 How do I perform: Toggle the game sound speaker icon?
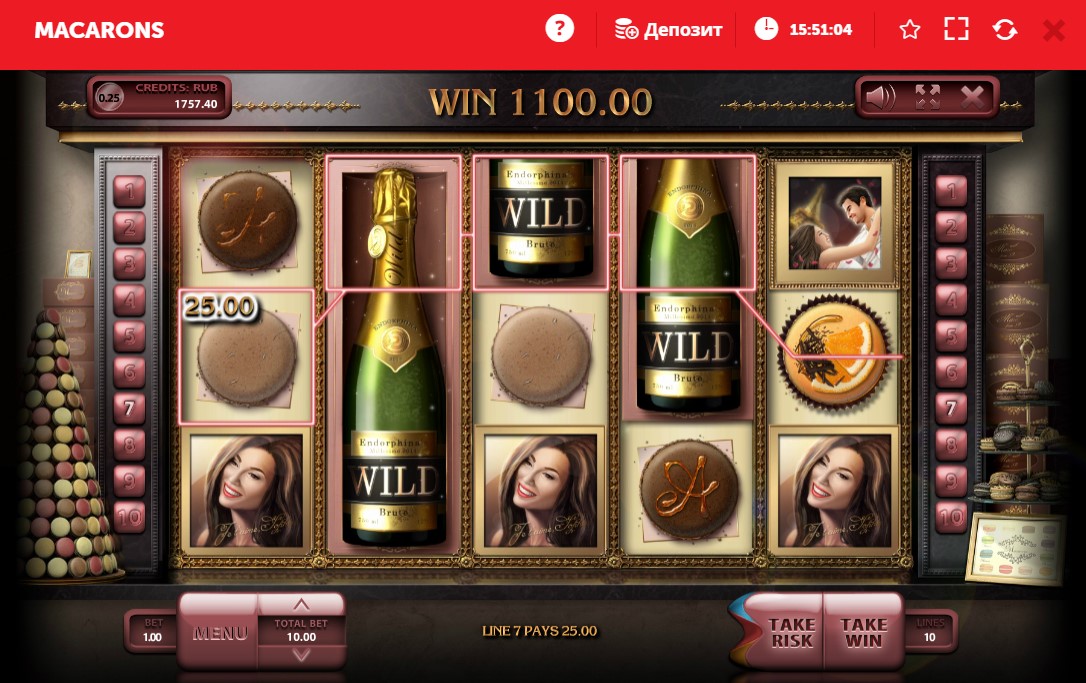pyautogui.click(x=880, y=97)
